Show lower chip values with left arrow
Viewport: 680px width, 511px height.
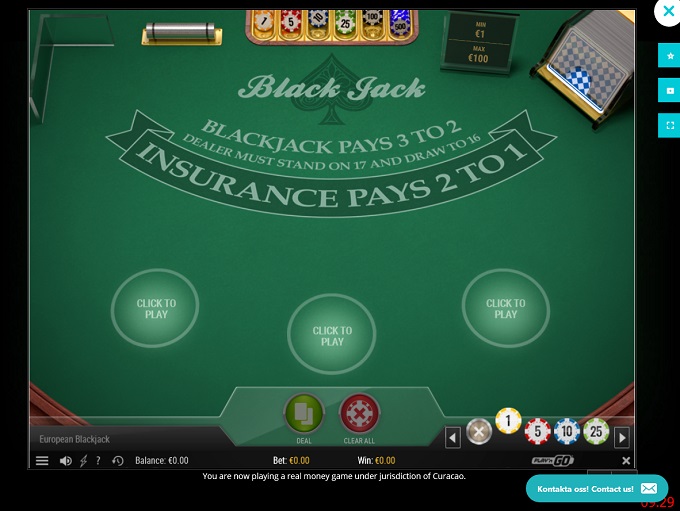point(453,437)
